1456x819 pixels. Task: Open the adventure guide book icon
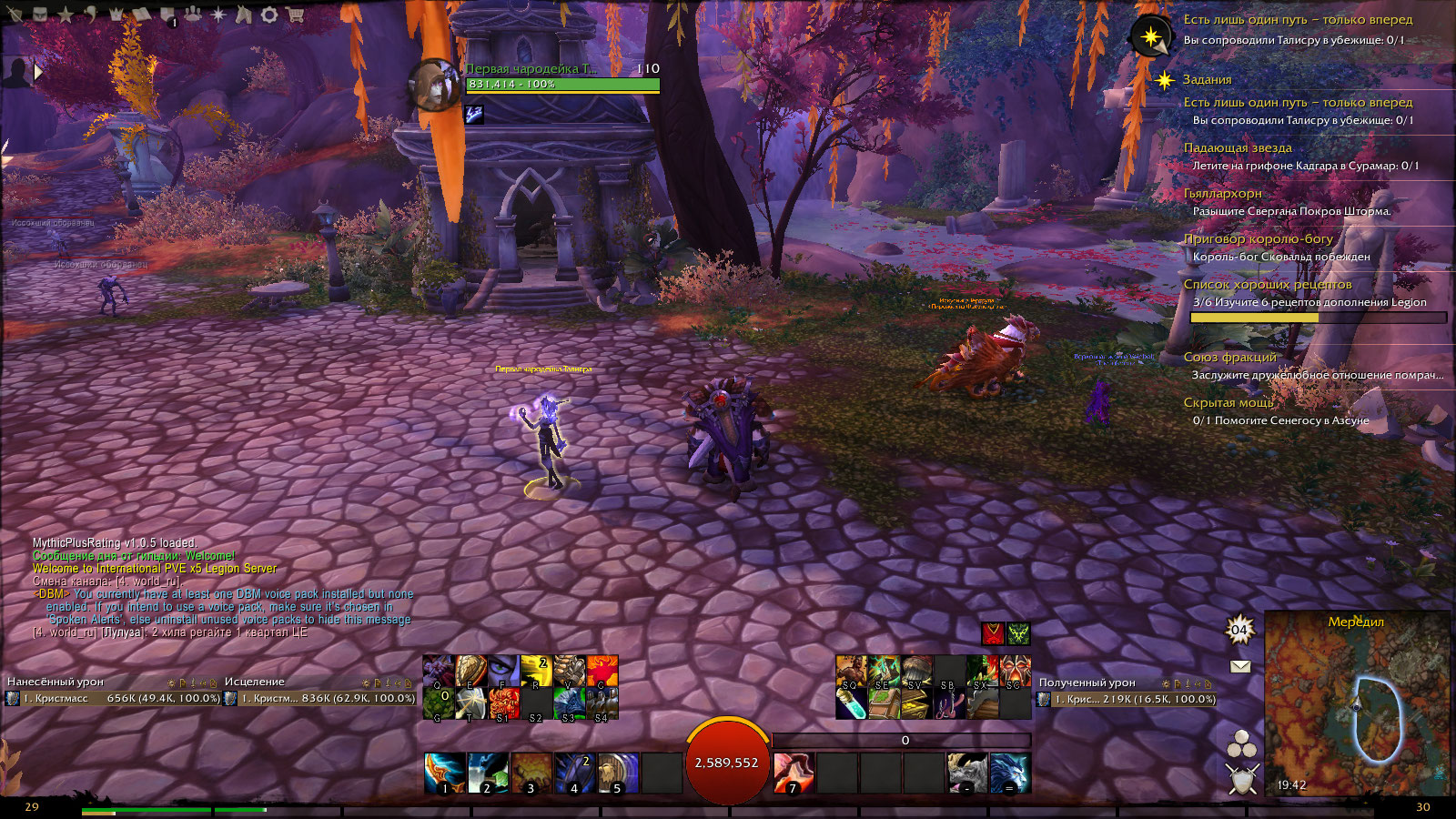coord(142,15)
